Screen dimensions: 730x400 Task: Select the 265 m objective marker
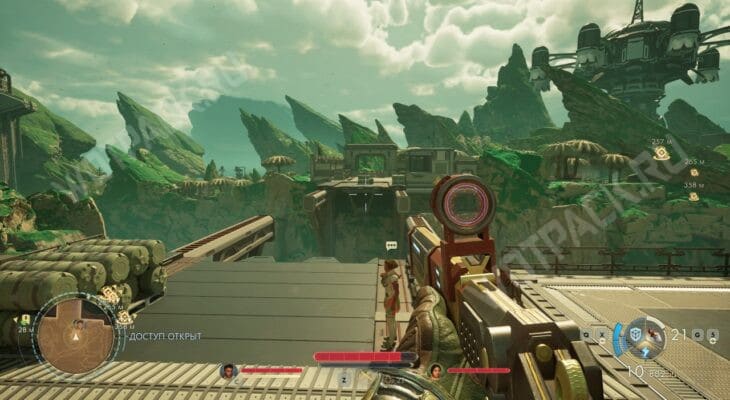(695, 171)
